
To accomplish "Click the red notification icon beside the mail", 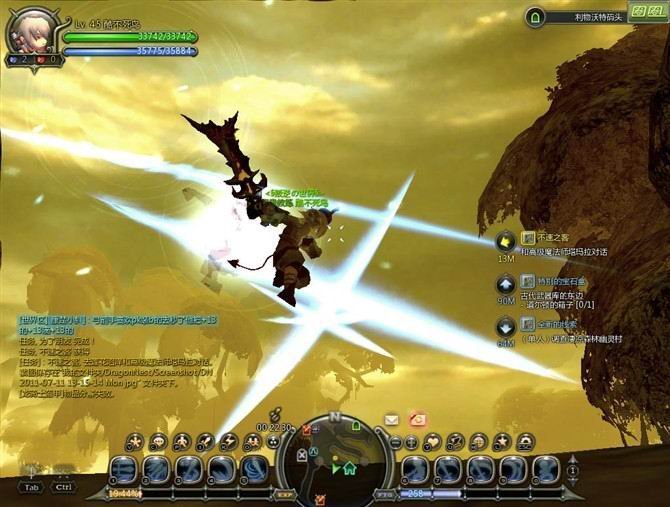I will click(x=418, y=420).
